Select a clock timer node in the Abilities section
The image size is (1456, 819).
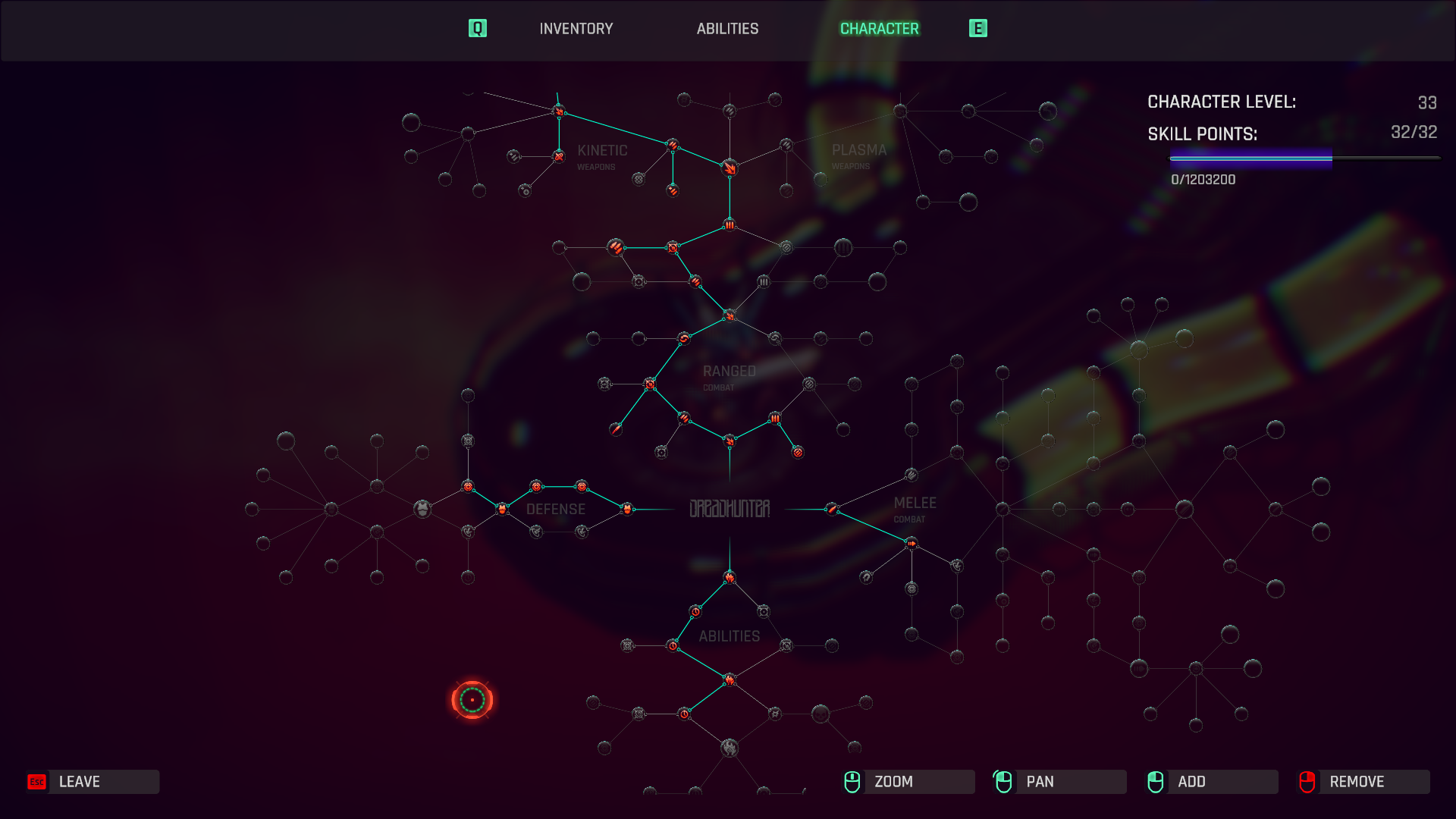pos(695,611)
